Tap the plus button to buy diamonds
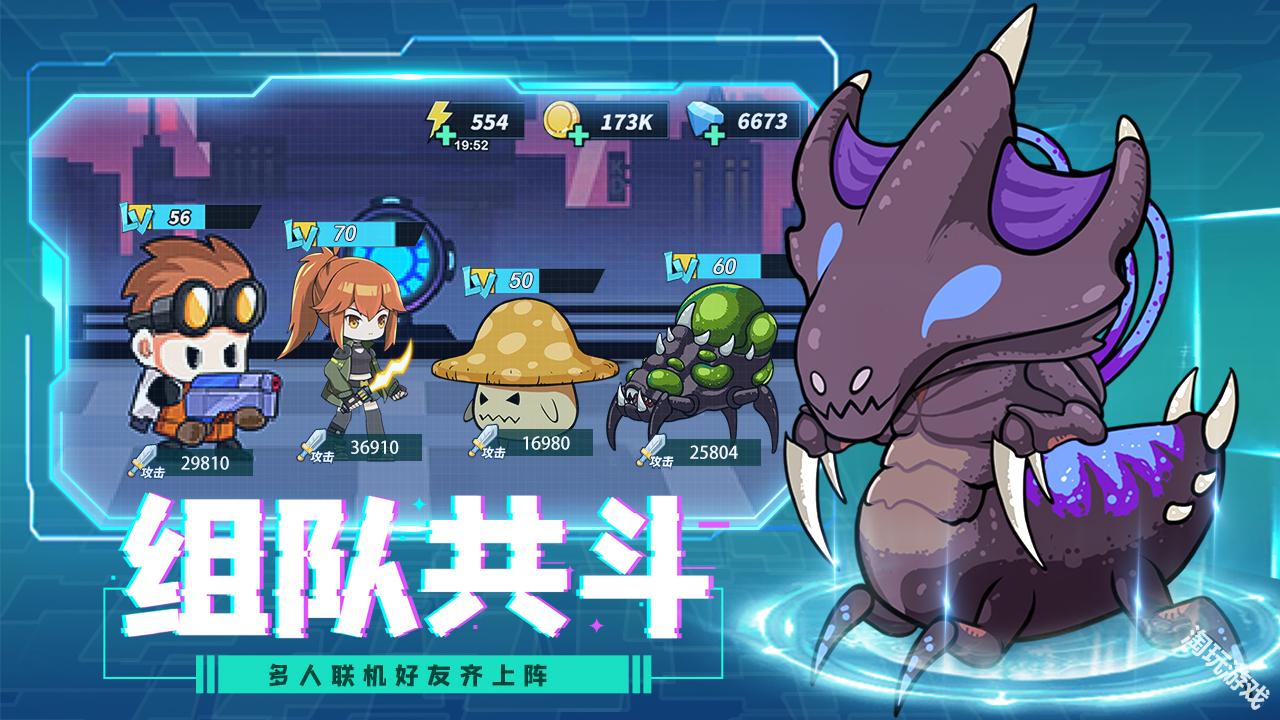The image size is (1280, 720). pos(714,137)
